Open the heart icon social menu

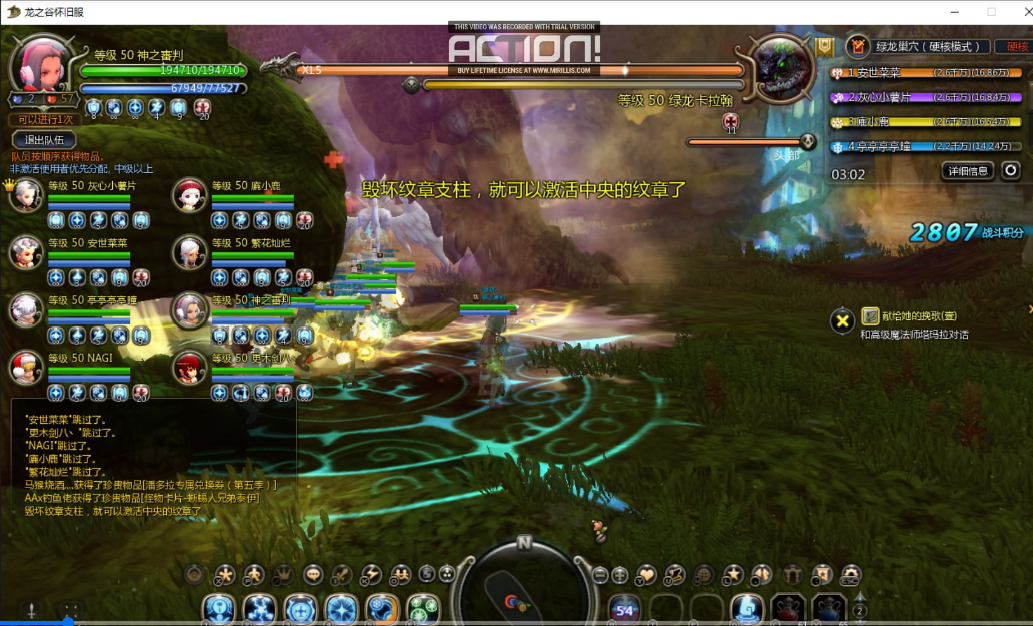tap(647, 574)
